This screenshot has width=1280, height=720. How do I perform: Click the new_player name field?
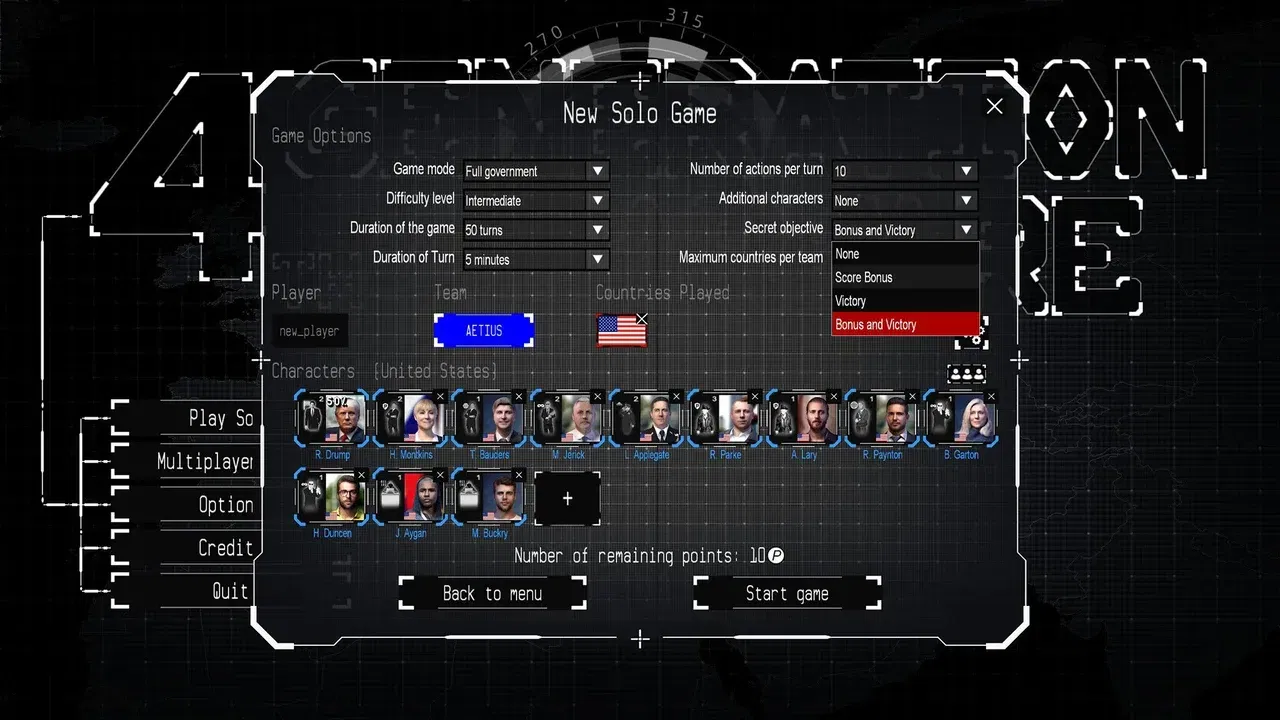(x=310, y=330)
